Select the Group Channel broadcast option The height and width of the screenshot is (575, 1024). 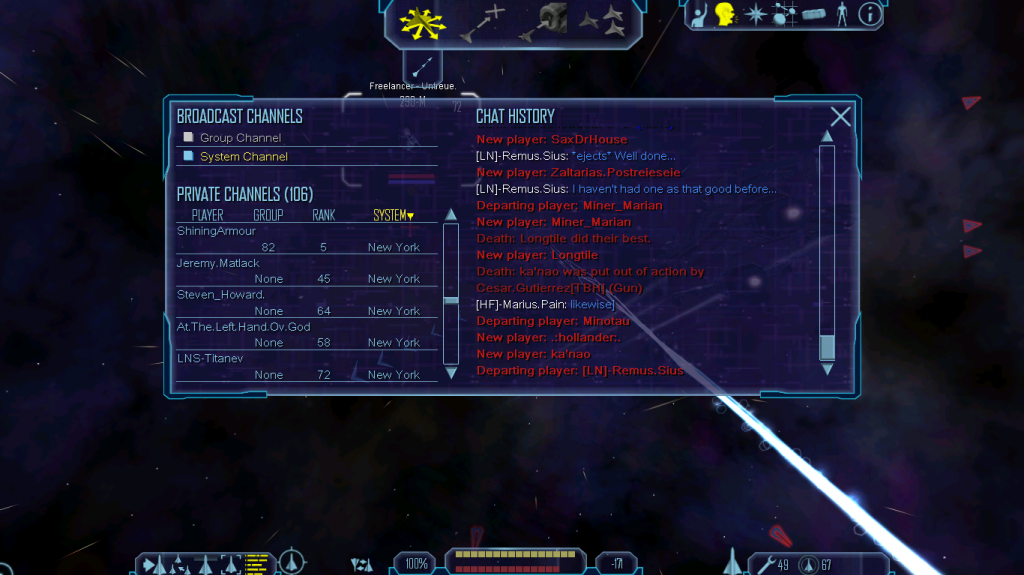240,138
